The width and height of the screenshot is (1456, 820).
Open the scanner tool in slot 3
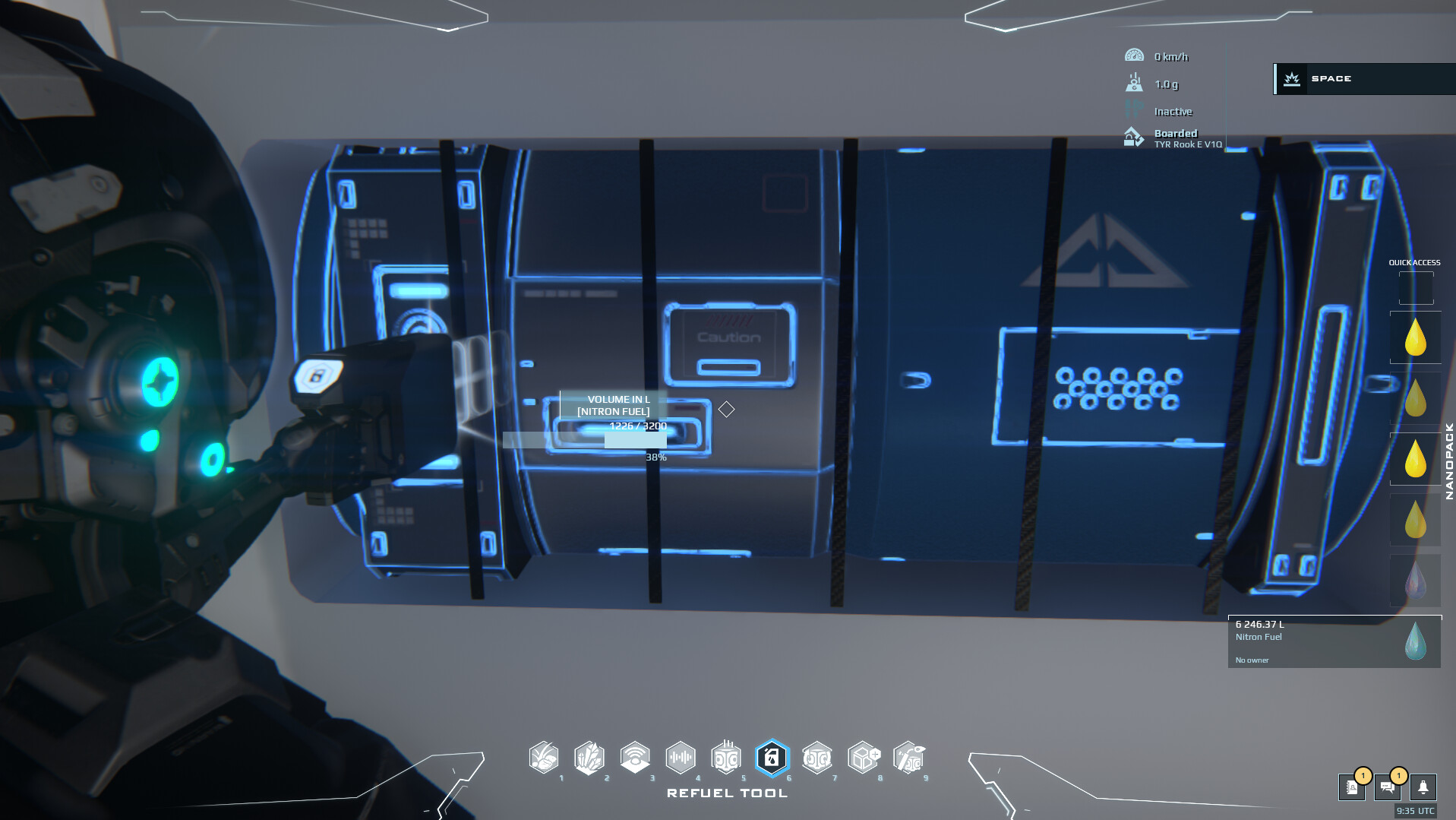point(636,758)
